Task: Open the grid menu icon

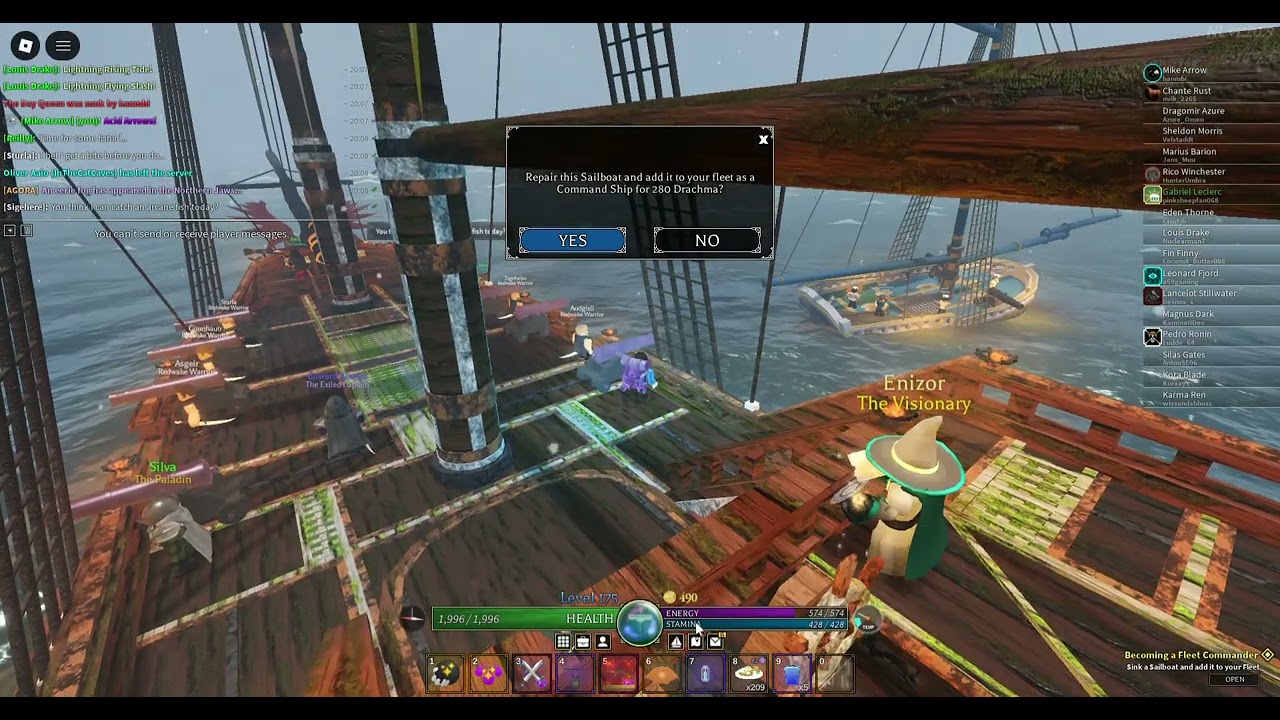Action: [563, 642]
